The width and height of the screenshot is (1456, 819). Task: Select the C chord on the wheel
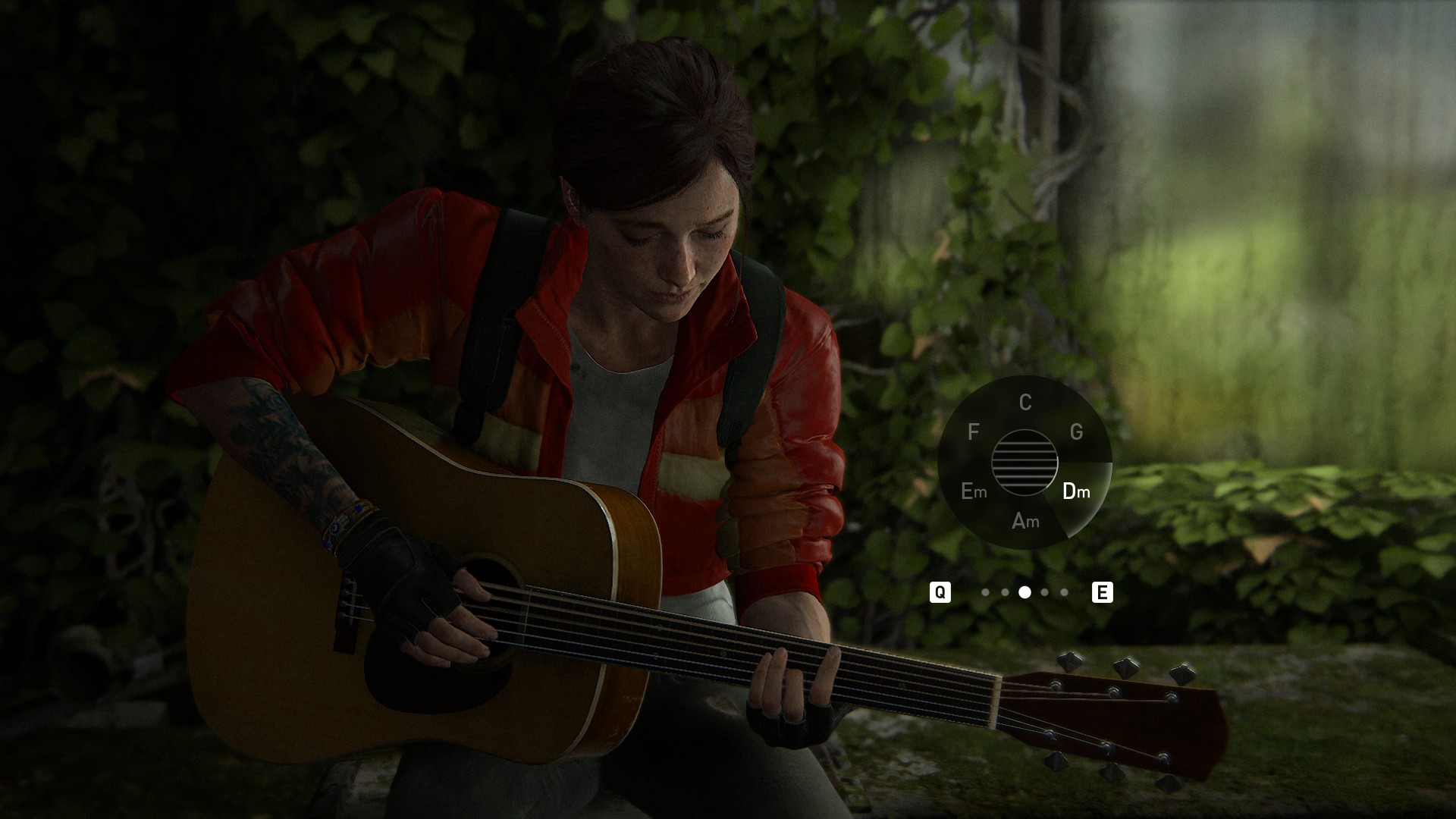tap(1025, 402)
